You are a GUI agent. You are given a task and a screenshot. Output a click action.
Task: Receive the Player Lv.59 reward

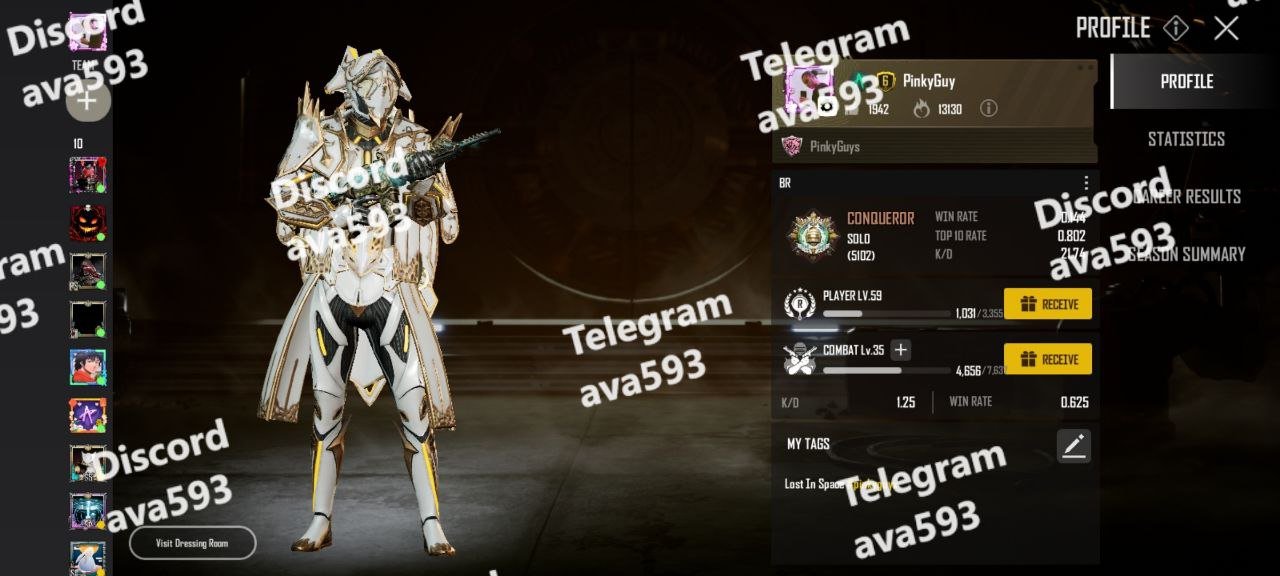[1047, 304]
